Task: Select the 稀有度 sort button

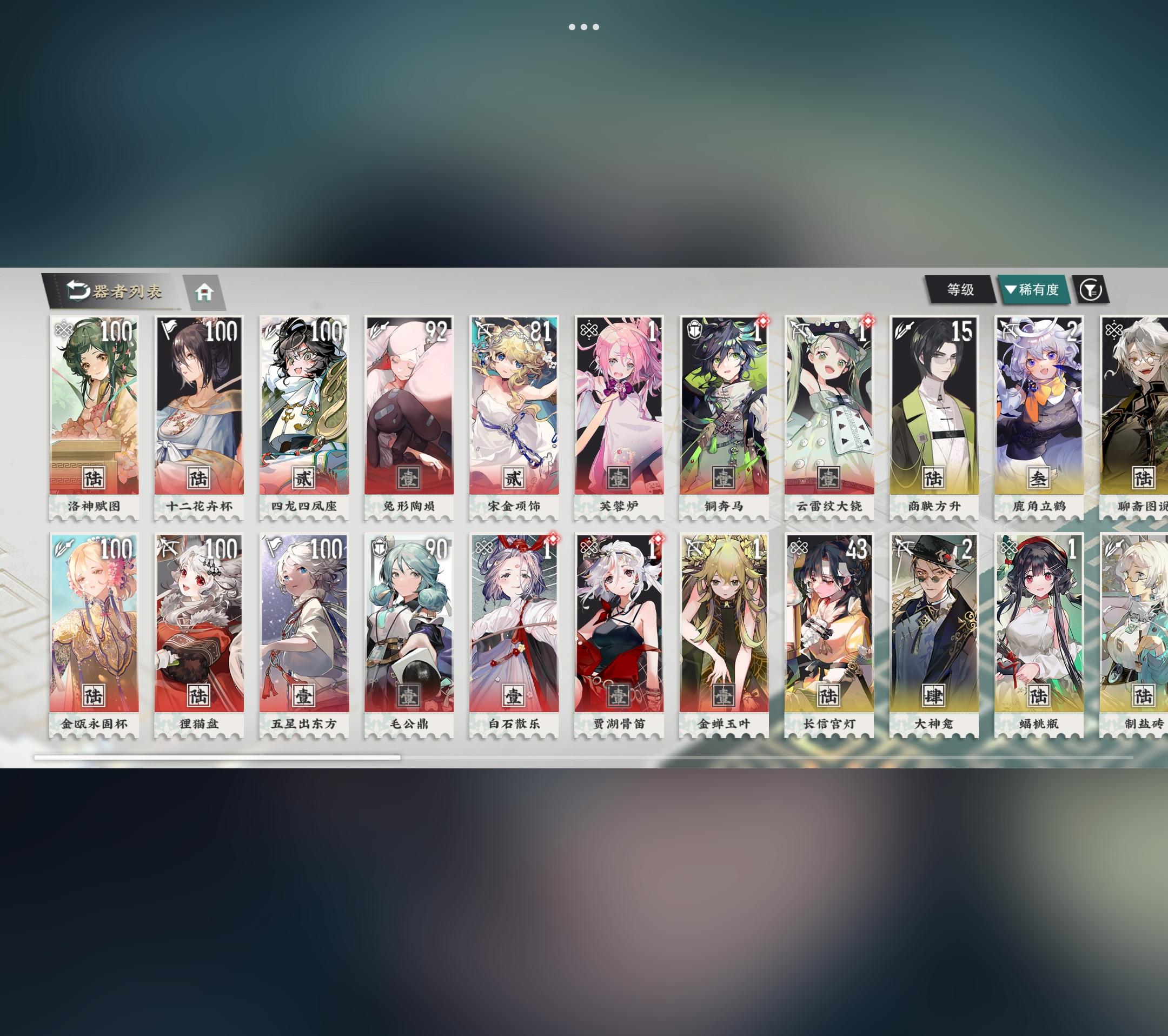Action: point(1034,290)
